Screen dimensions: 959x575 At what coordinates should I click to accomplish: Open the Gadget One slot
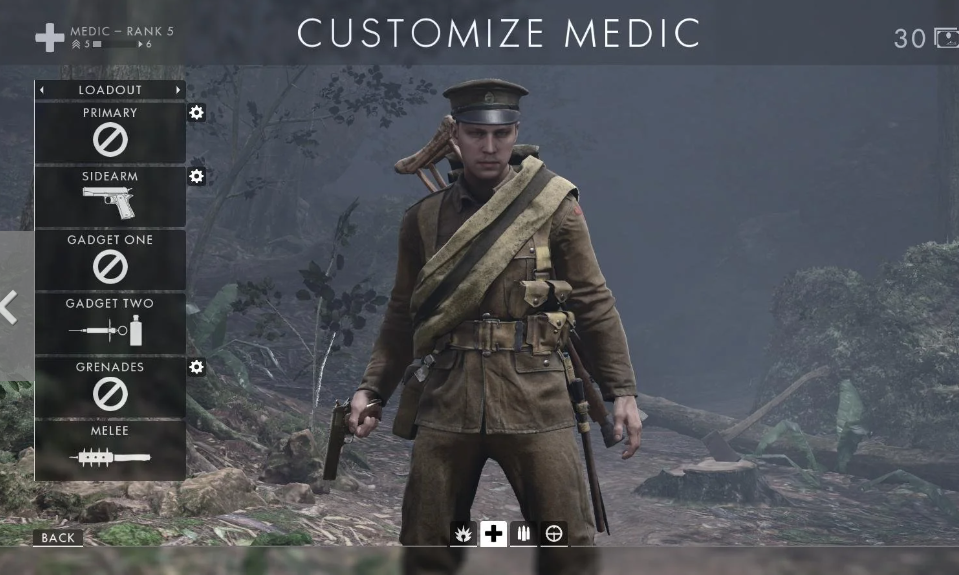coord(110,260)
